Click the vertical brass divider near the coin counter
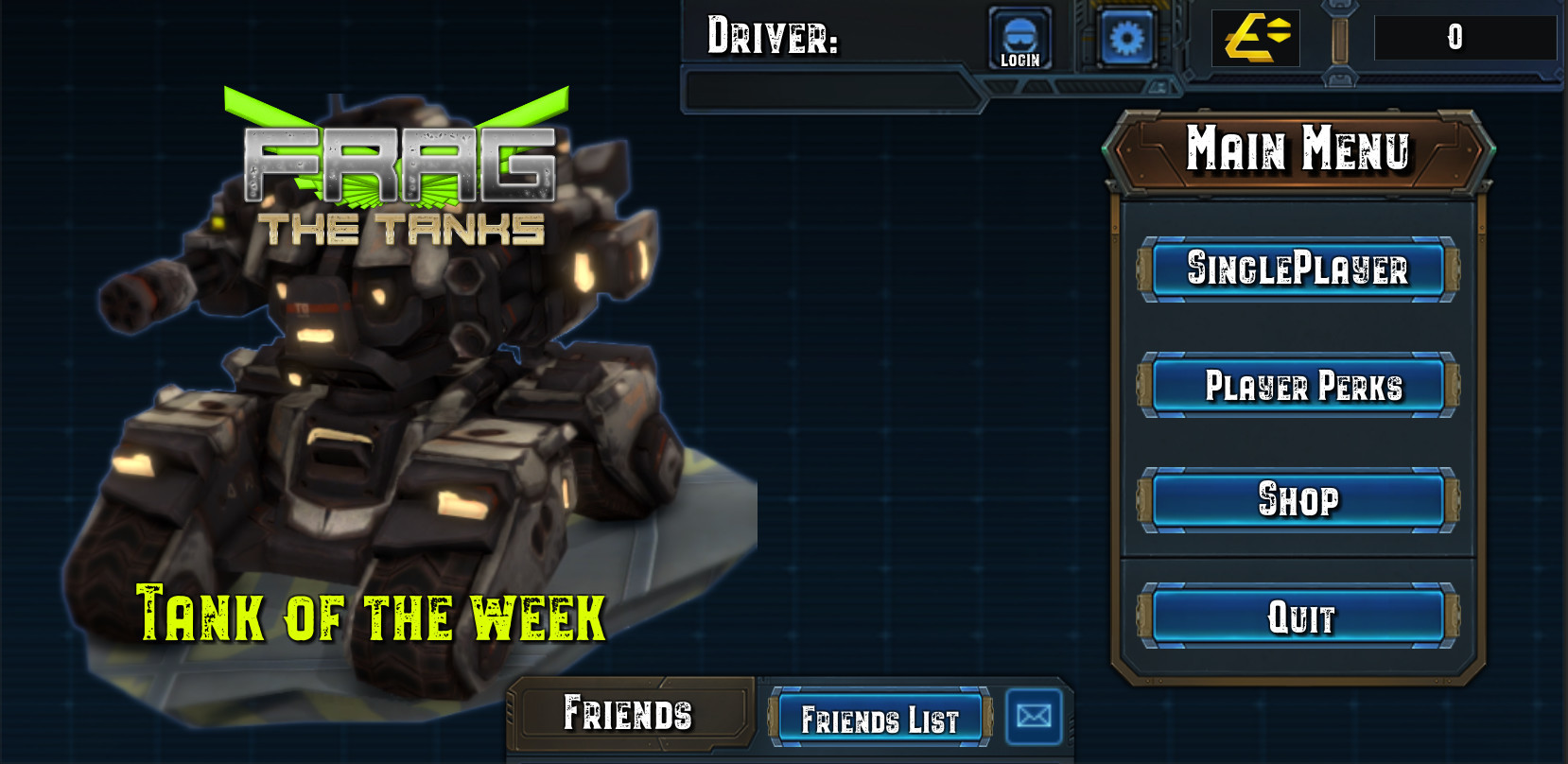 pos(1341,40)
